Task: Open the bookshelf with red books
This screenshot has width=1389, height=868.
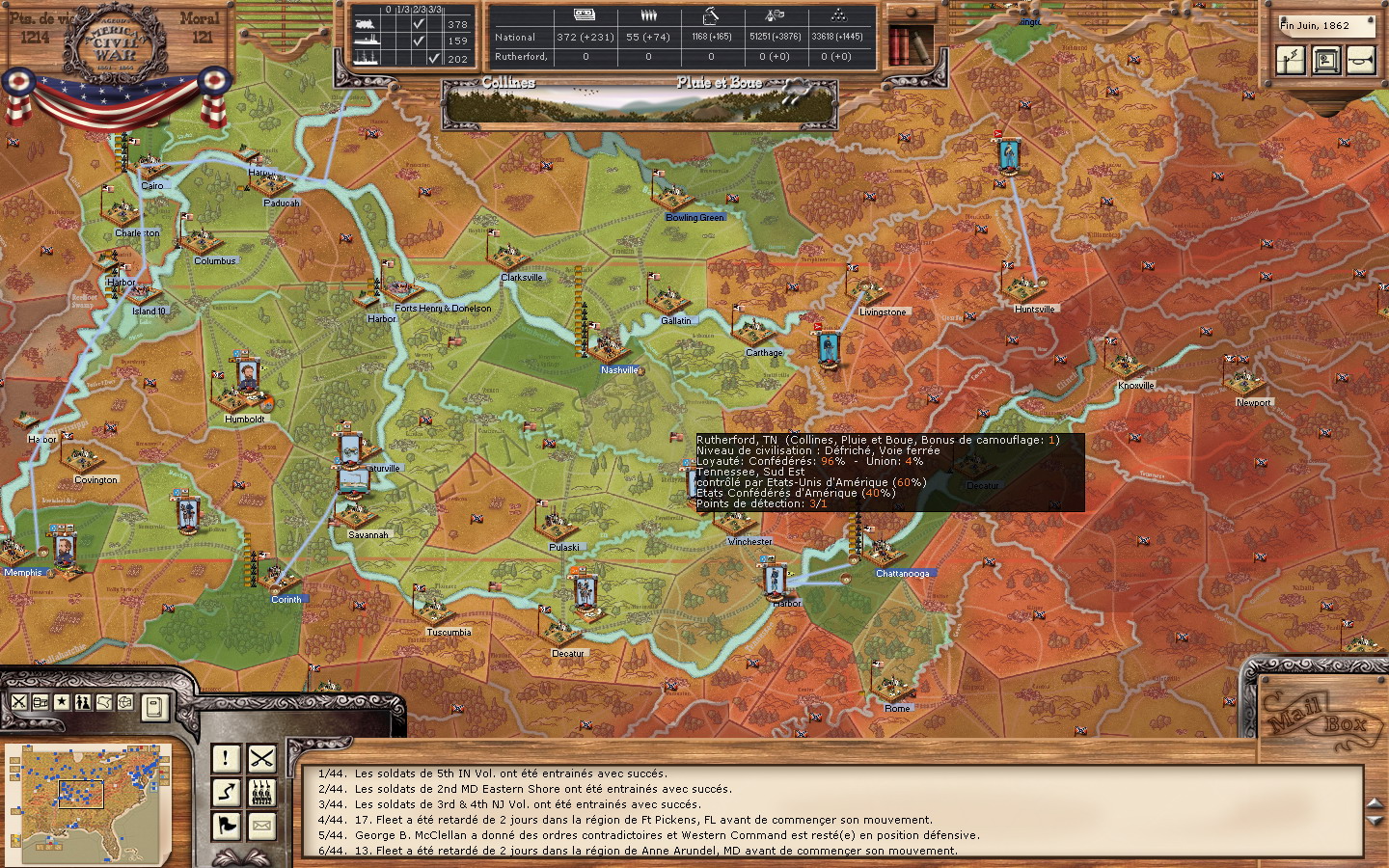Action: pos(909,45)
